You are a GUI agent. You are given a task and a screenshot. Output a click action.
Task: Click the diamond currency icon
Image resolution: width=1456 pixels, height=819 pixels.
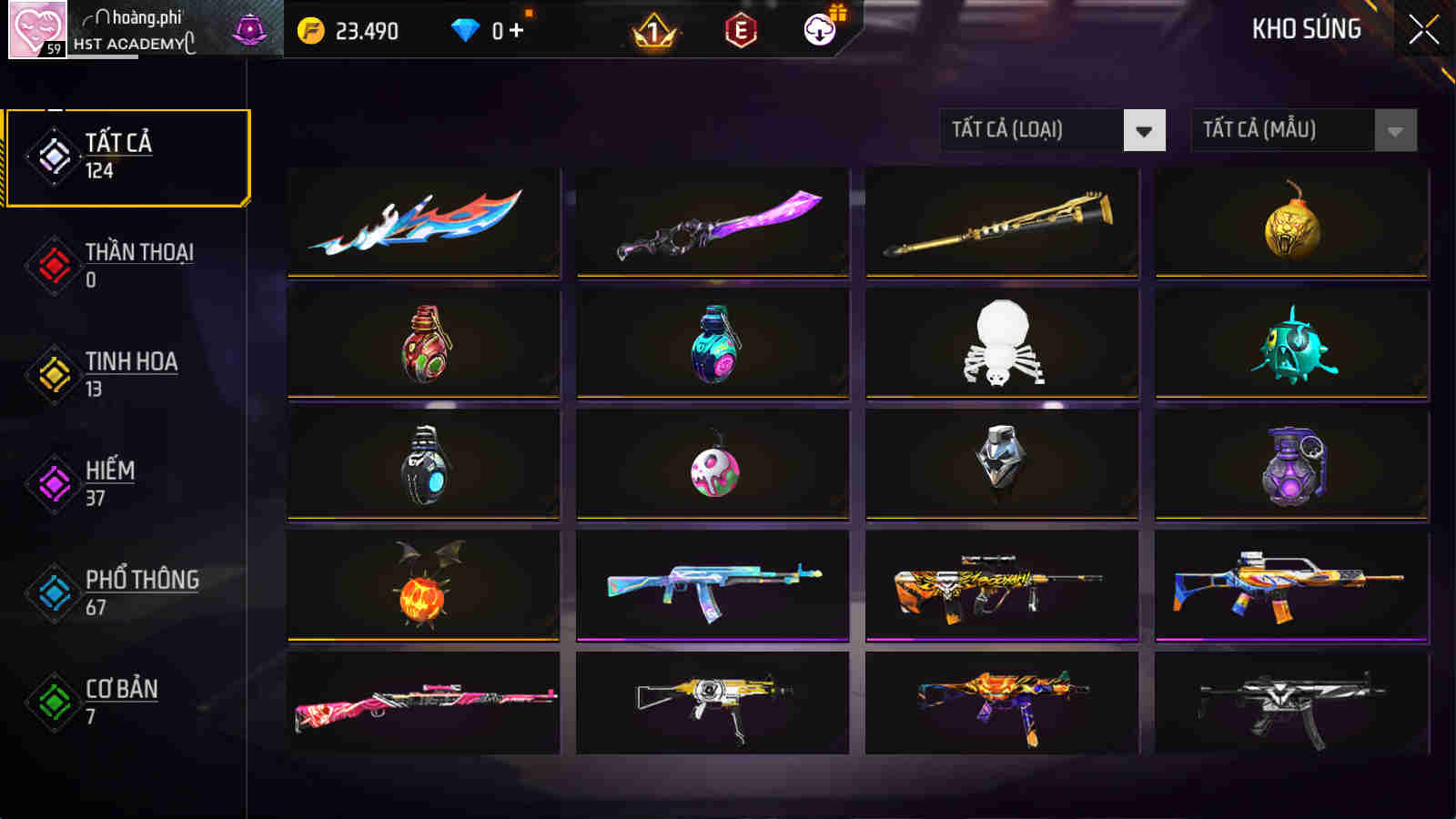(467, 29)
